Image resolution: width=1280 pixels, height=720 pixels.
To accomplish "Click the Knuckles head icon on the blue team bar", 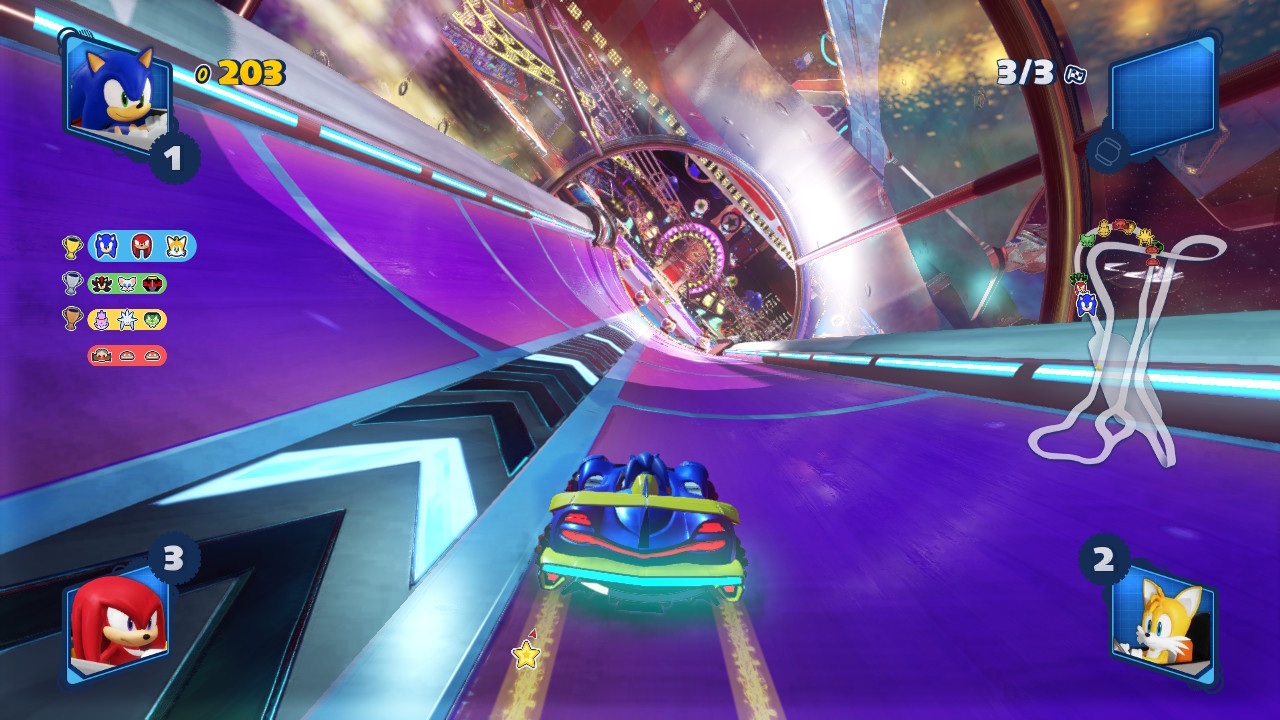I will tap(140, 245).
